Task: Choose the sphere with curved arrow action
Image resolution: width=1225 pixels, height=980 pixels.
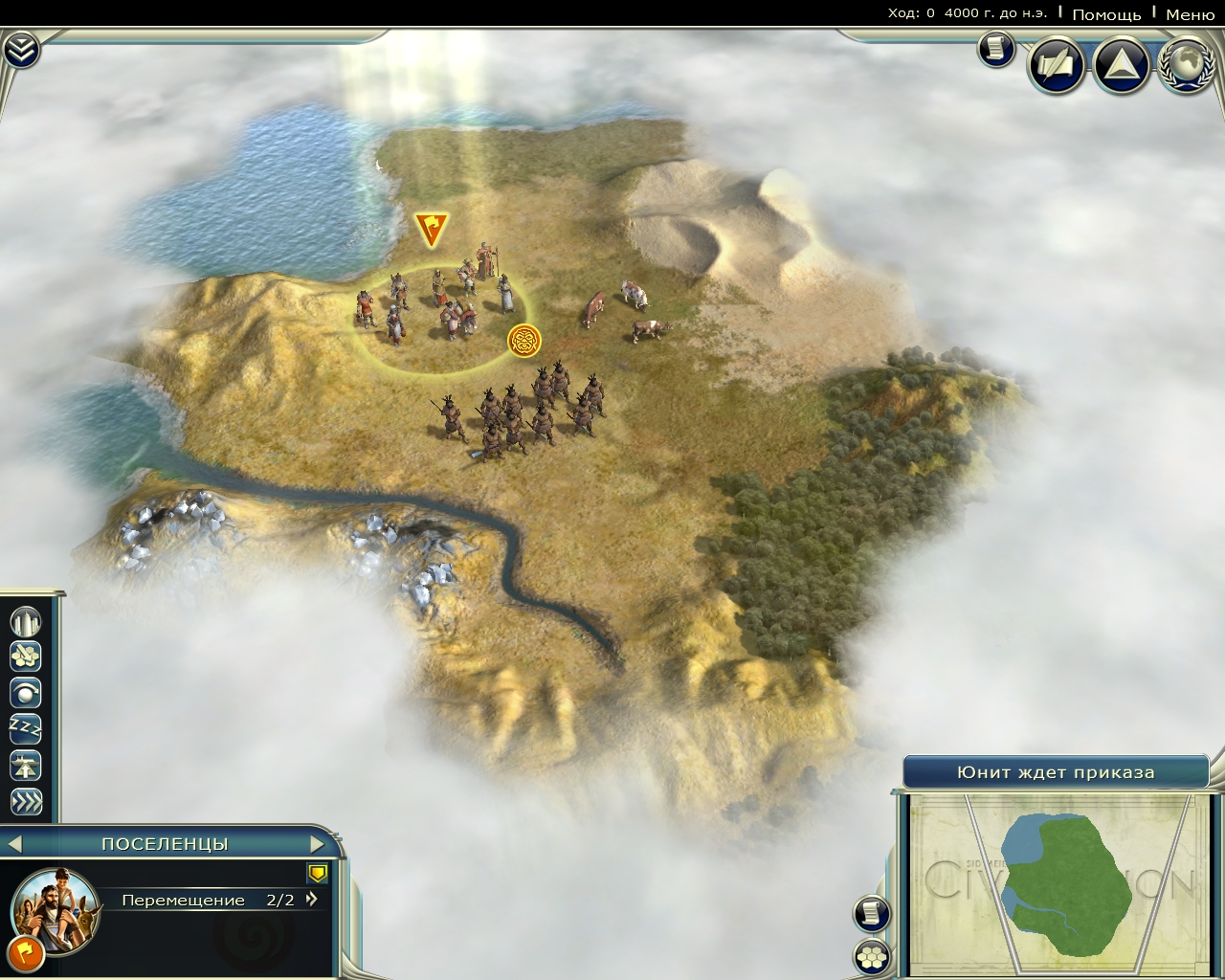Action: 26,692
